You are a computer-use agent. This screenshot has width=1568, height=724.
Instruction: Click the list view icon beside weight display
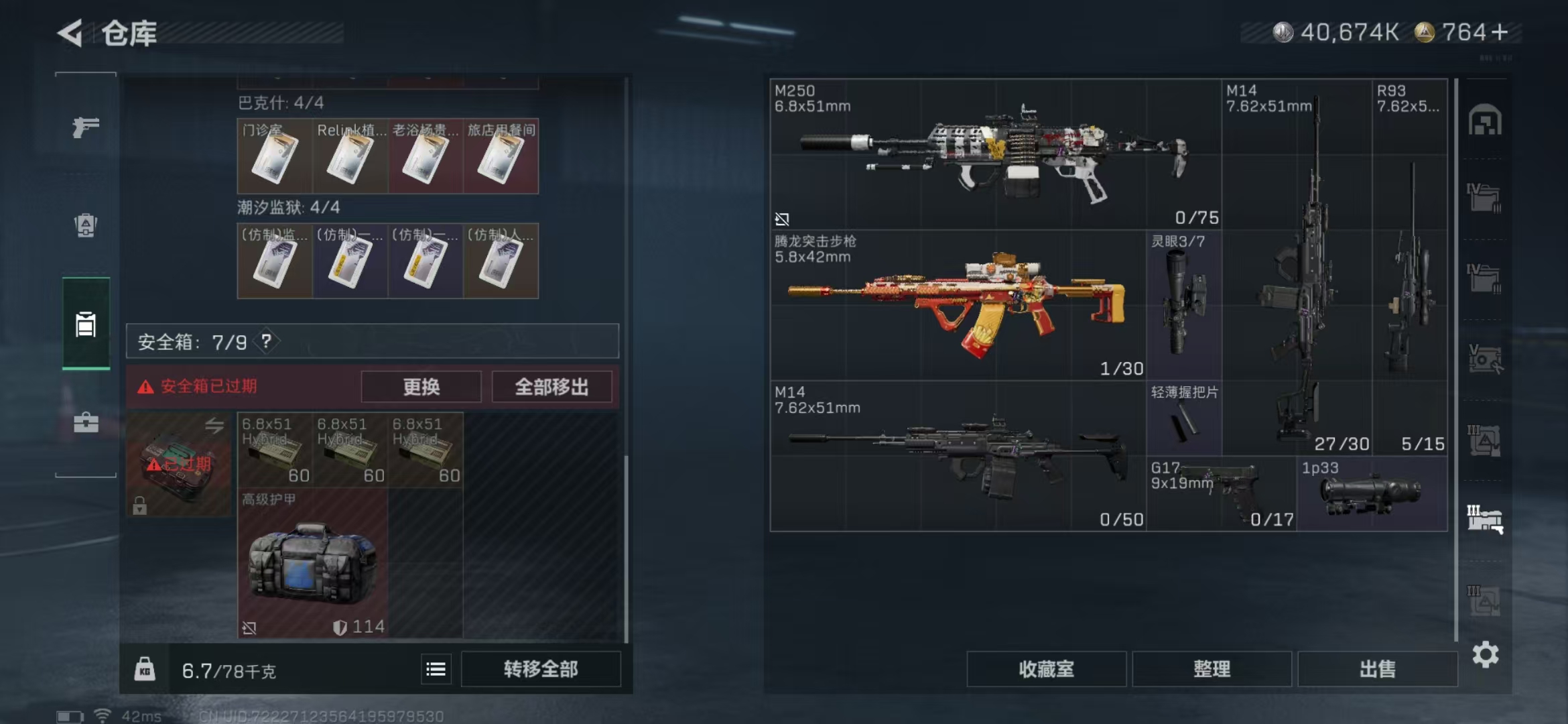(436, 668)
